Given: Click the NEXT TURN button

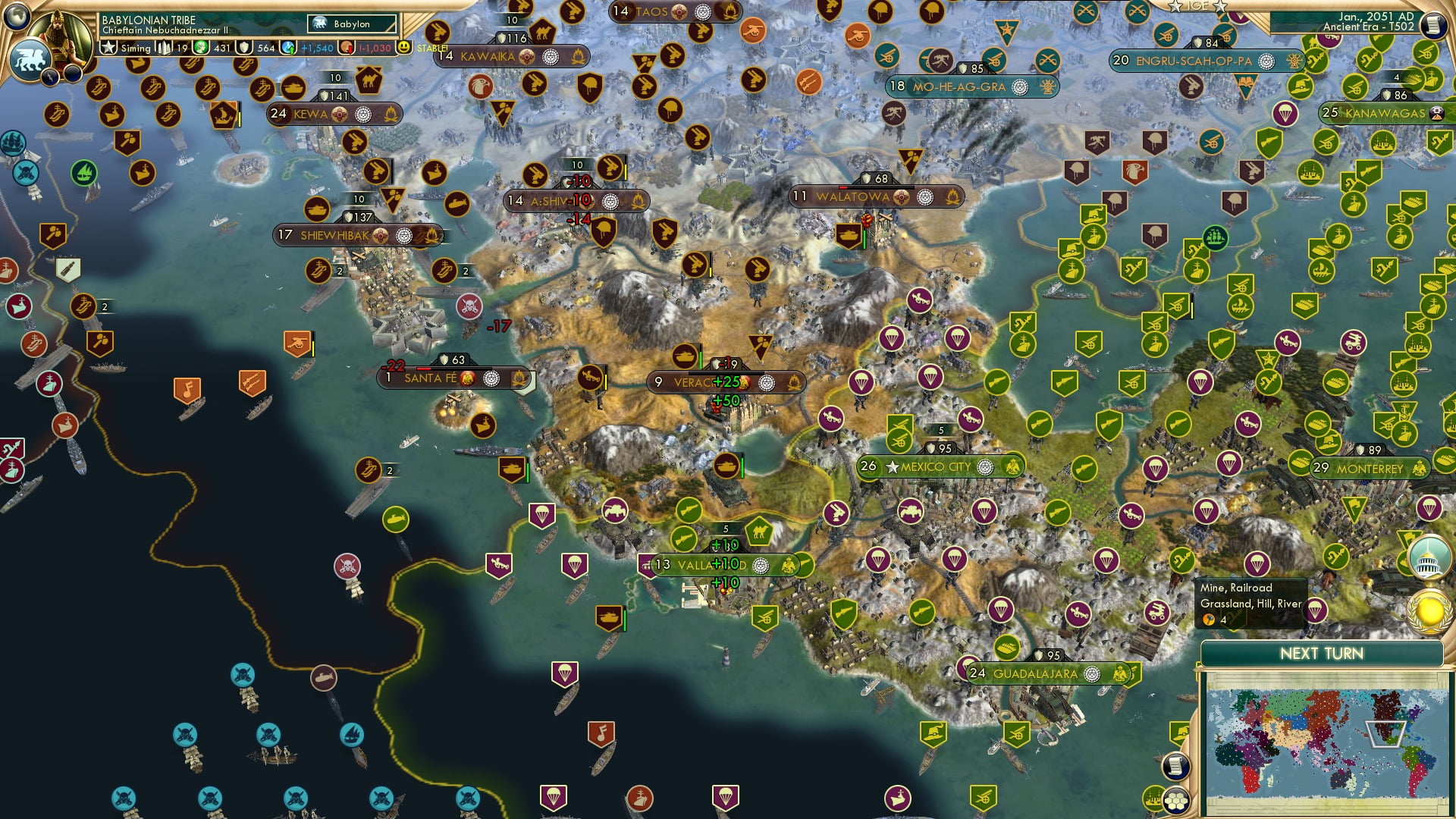Looking at the screenshot, I should (x=1324, y=652).
